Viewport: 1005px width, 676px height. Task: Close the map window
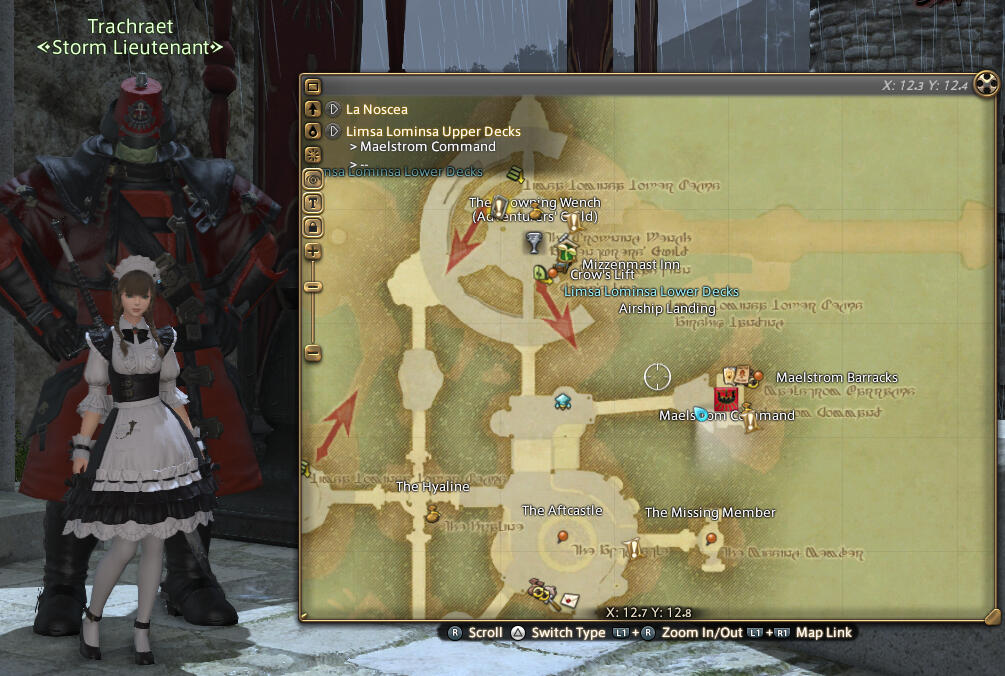pyautogui.click(x=986, y=84)
